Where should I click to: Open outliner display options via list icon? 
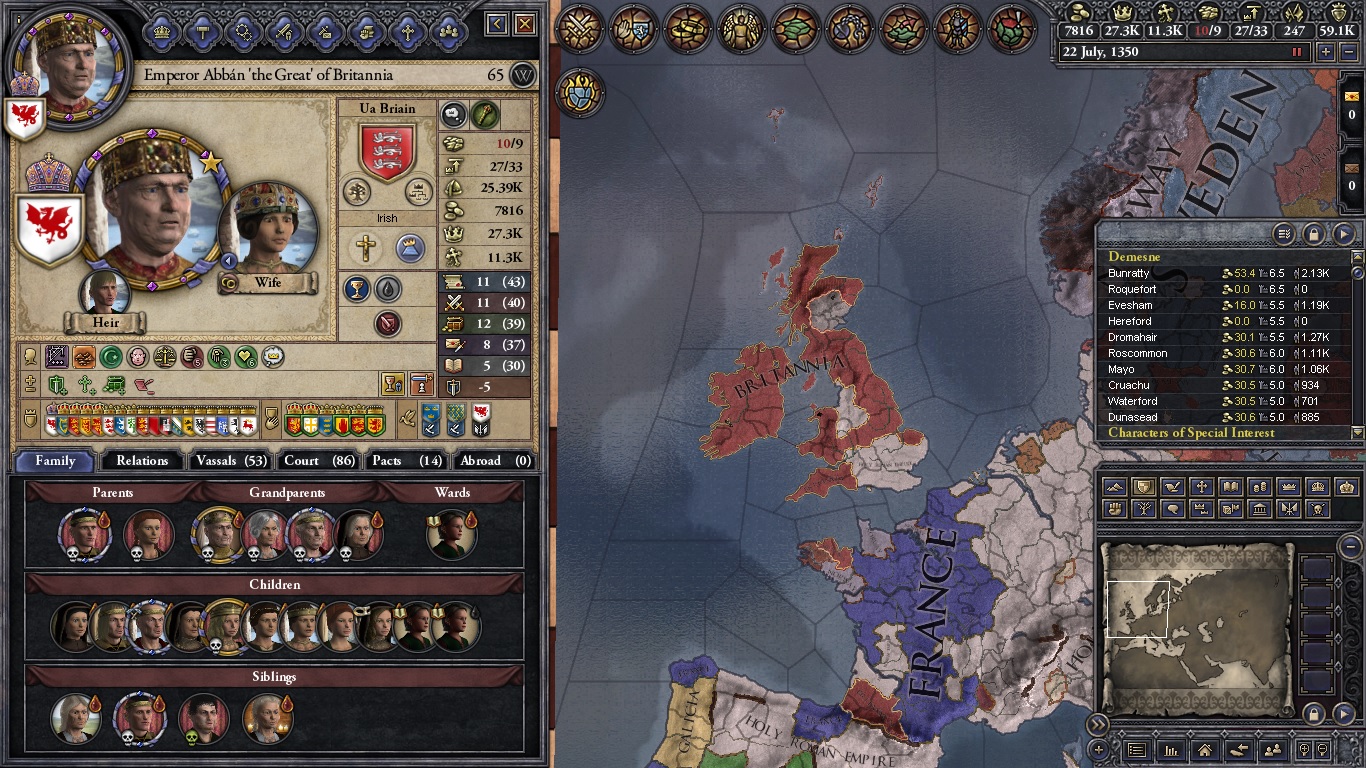[x=1285, y=233]
